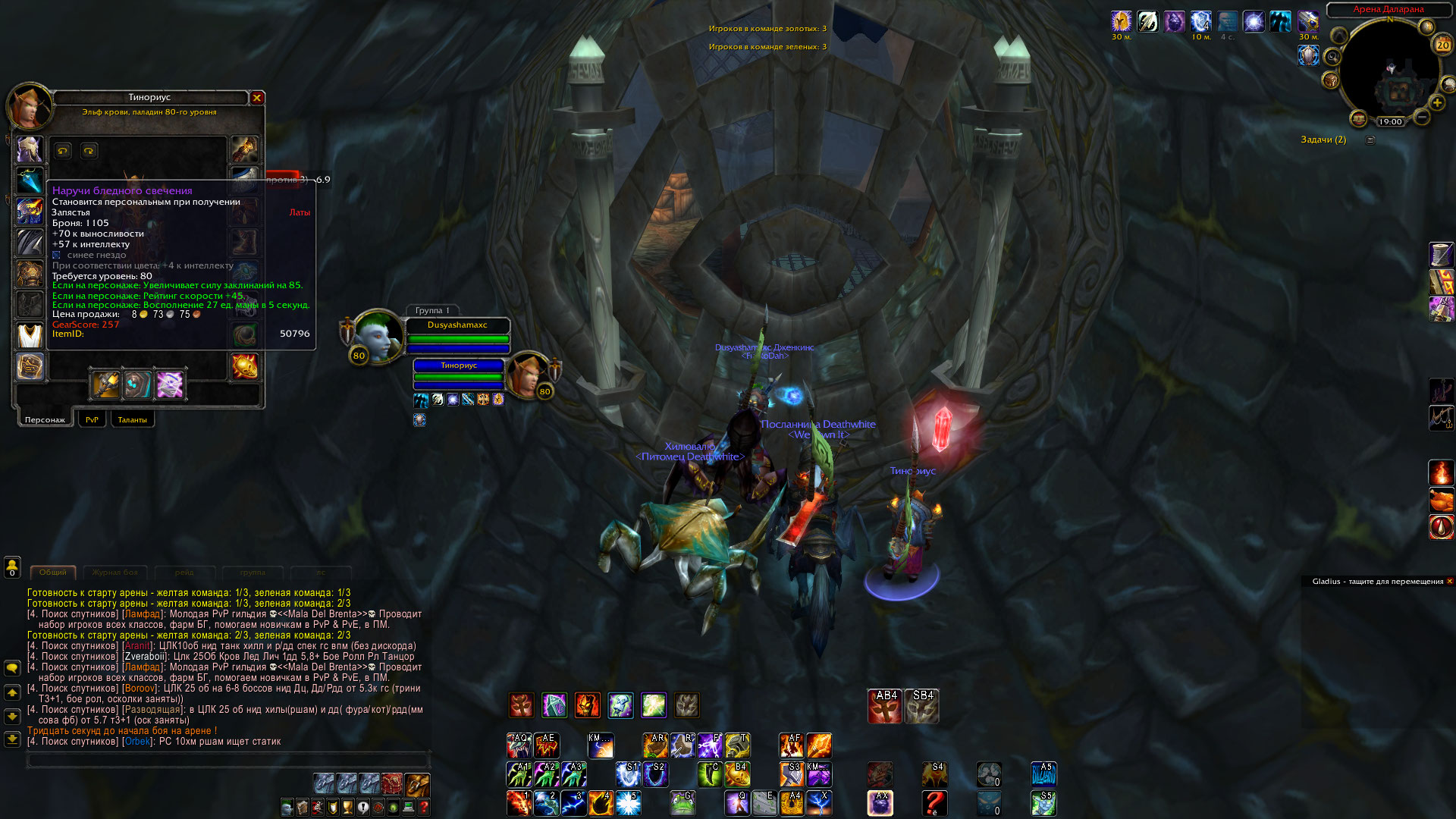Rotate the inspected character model left
The image size is (1456, 819).
coord(63,151)
